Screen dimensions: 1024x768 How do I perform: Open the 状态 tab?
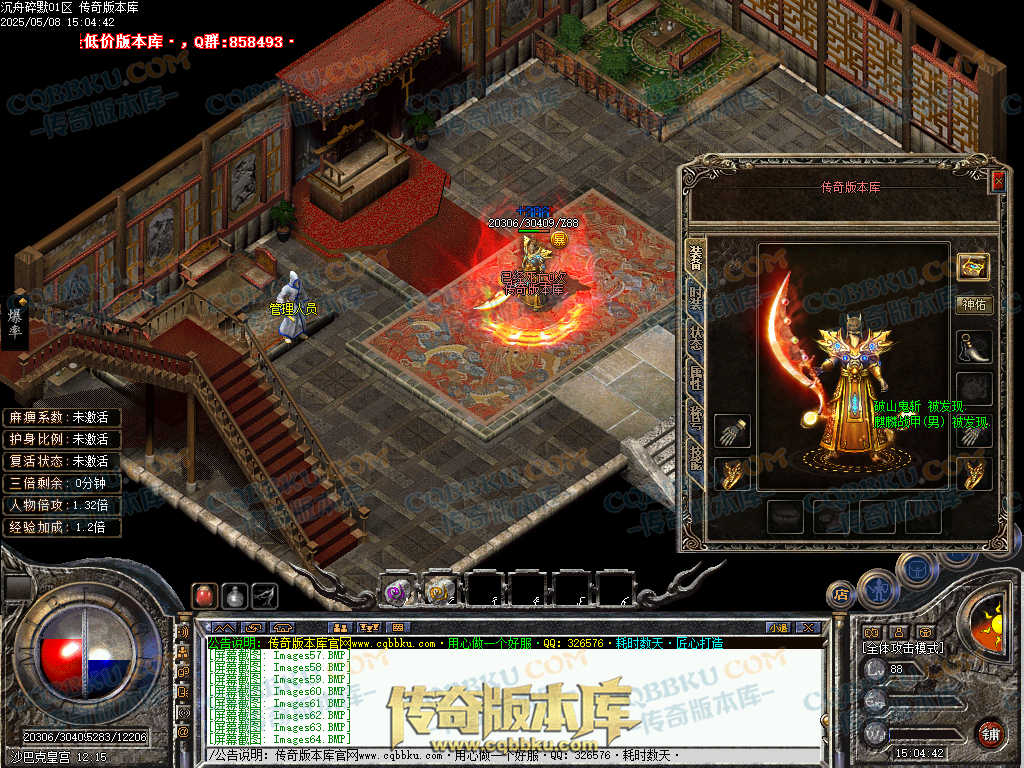[x=695, y=338]
